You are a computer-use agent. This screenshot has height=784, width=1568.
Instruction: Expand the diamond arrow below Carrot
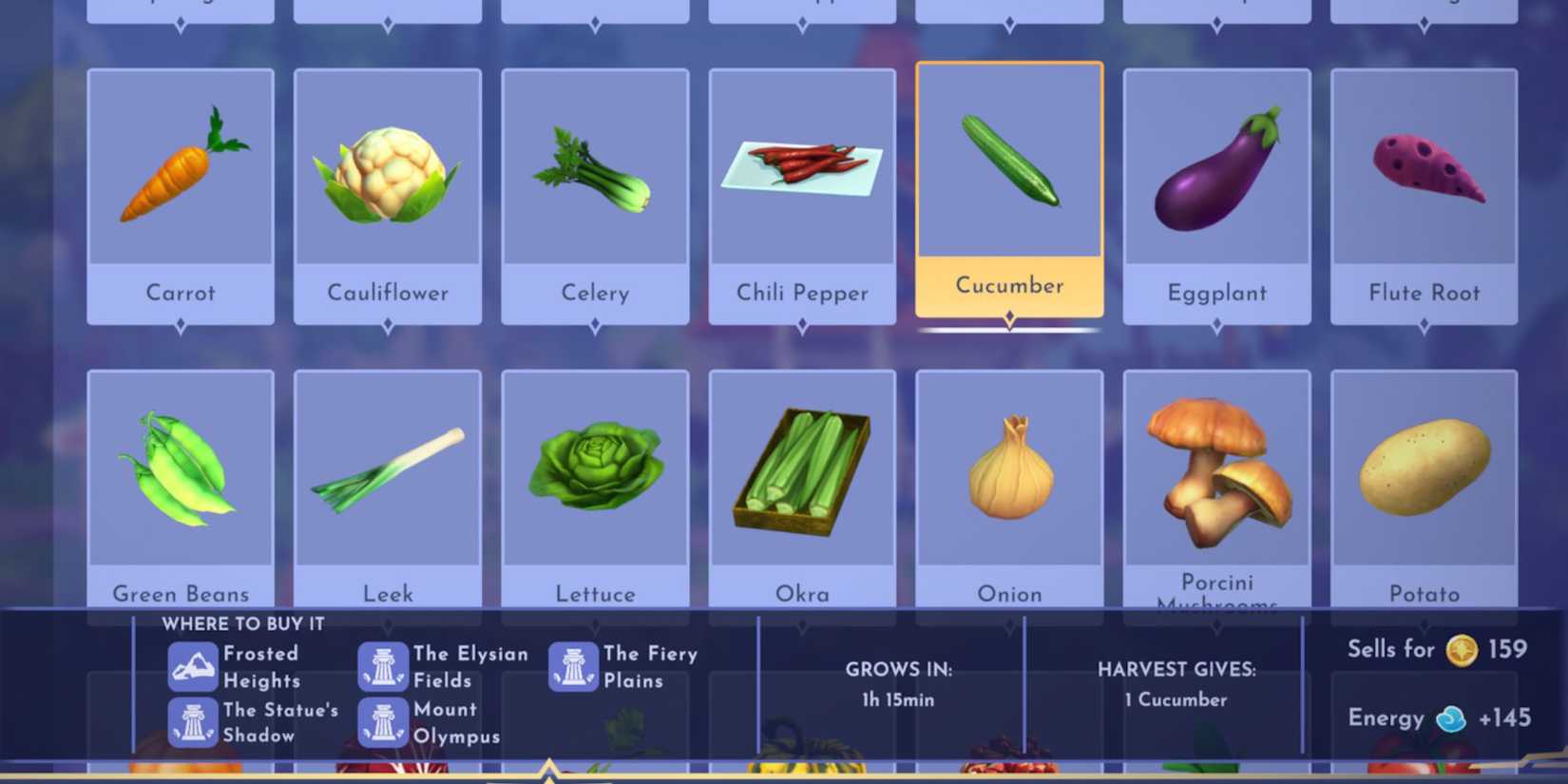click(x=180, y=325)
